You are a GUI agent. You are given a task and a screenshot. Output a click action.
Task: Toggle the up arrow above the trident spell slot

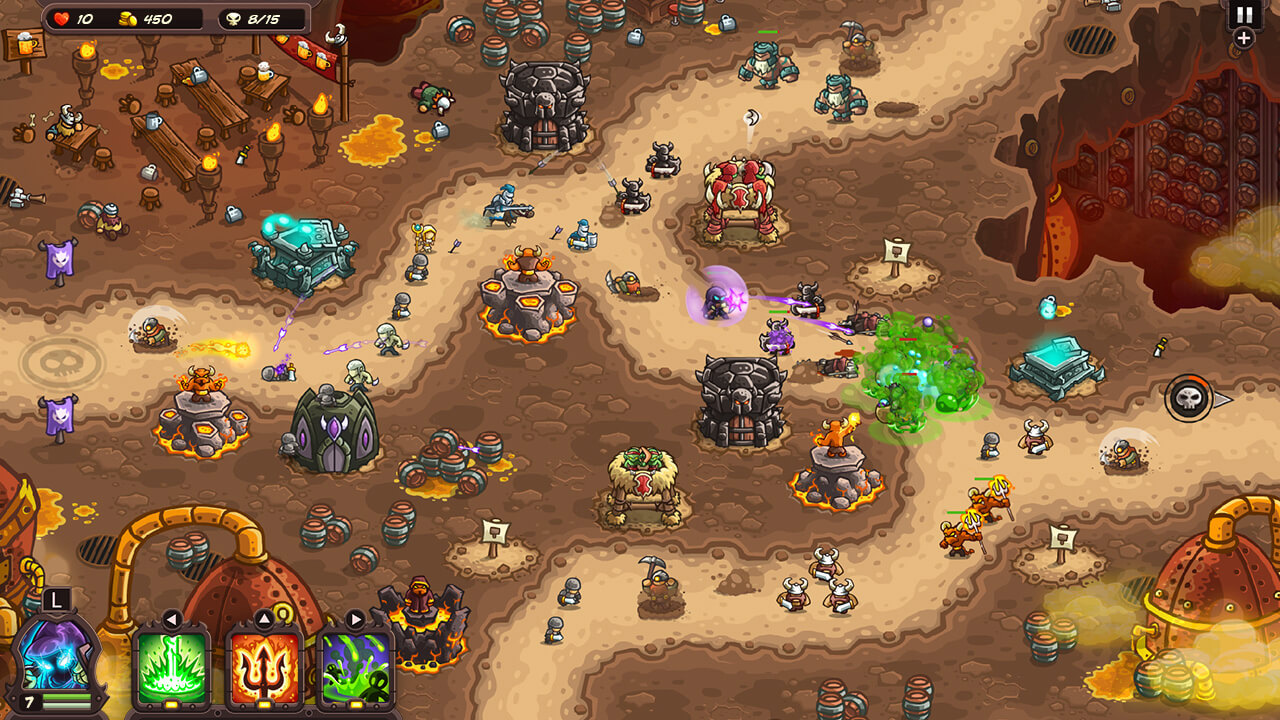click(265, 617)
